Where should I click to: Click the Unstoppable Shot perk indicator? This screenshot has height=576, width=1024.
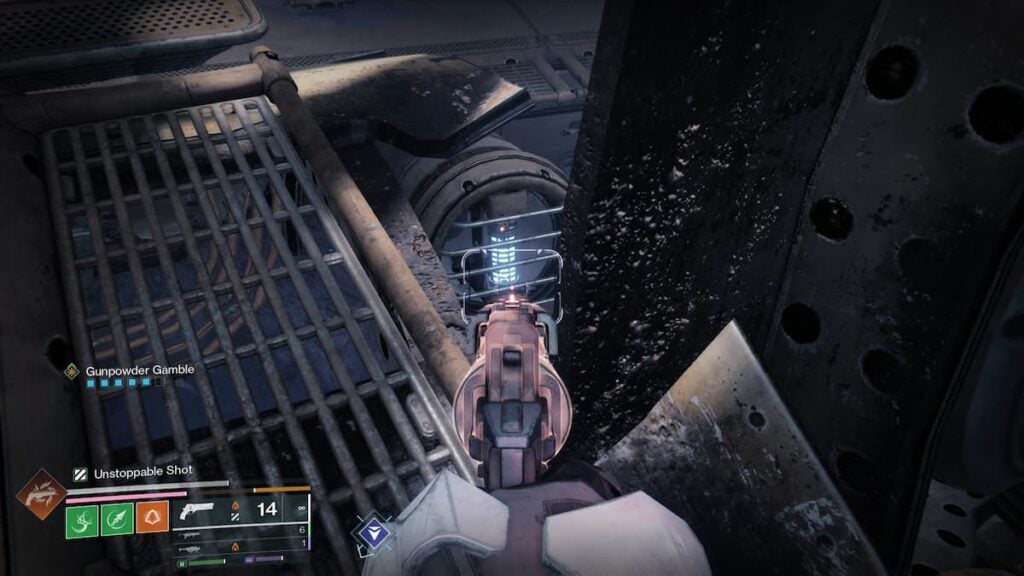click(x=79, y=474)
